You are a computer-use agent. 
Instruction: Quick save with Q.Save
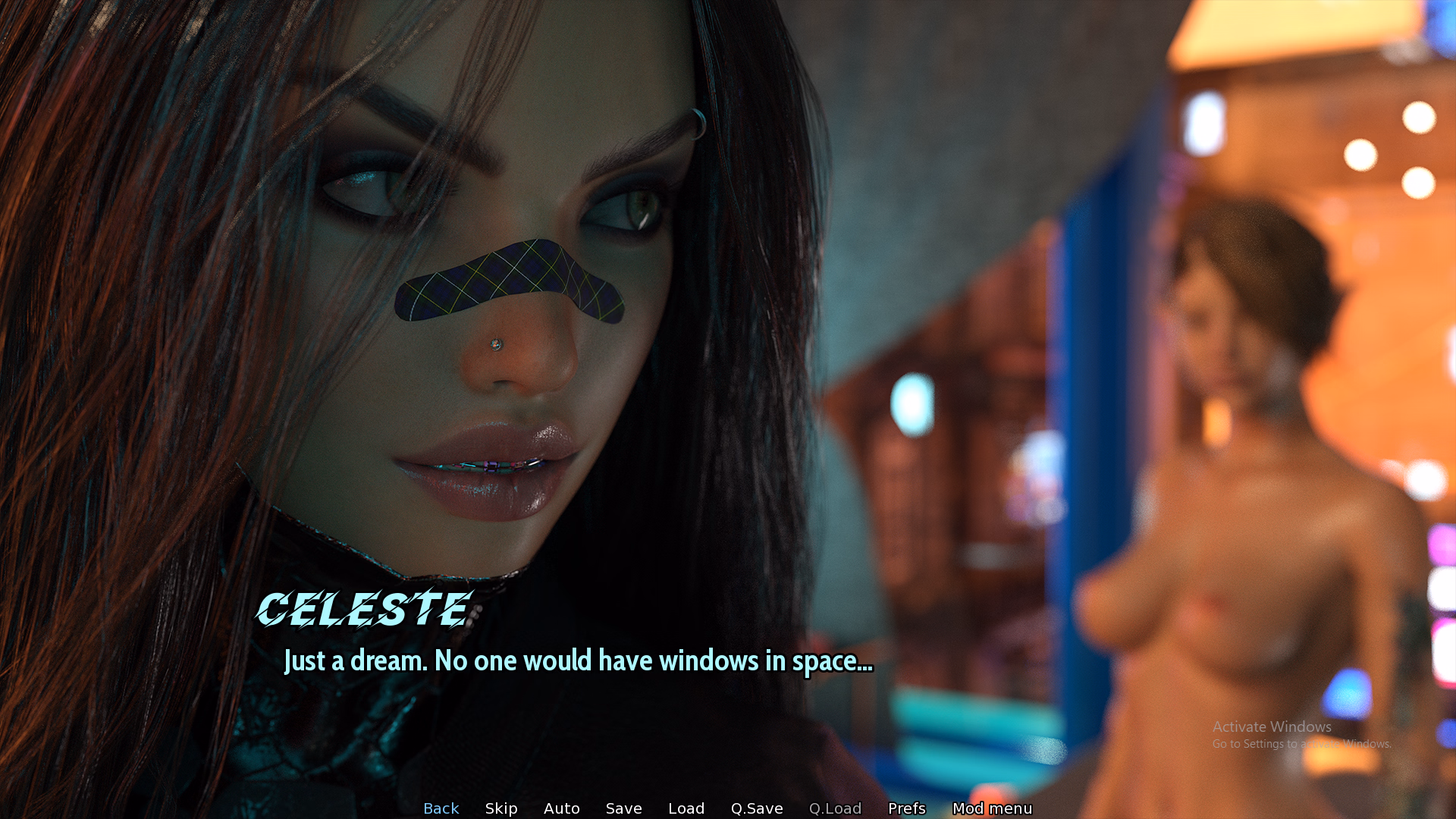[x=757, y=808]
